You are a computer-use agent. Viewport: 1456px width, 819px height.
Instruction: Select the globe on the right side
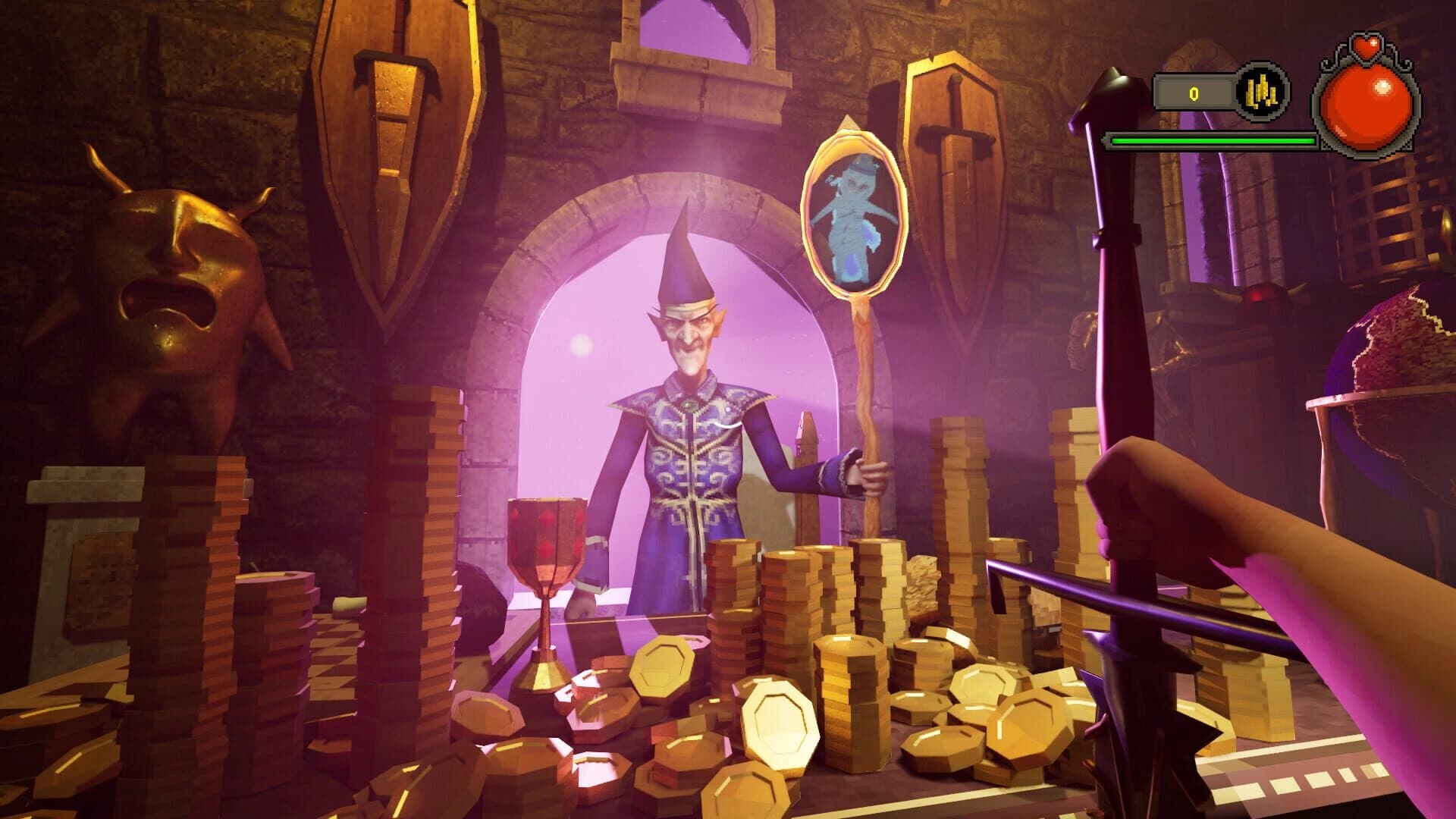point(1403,356)
